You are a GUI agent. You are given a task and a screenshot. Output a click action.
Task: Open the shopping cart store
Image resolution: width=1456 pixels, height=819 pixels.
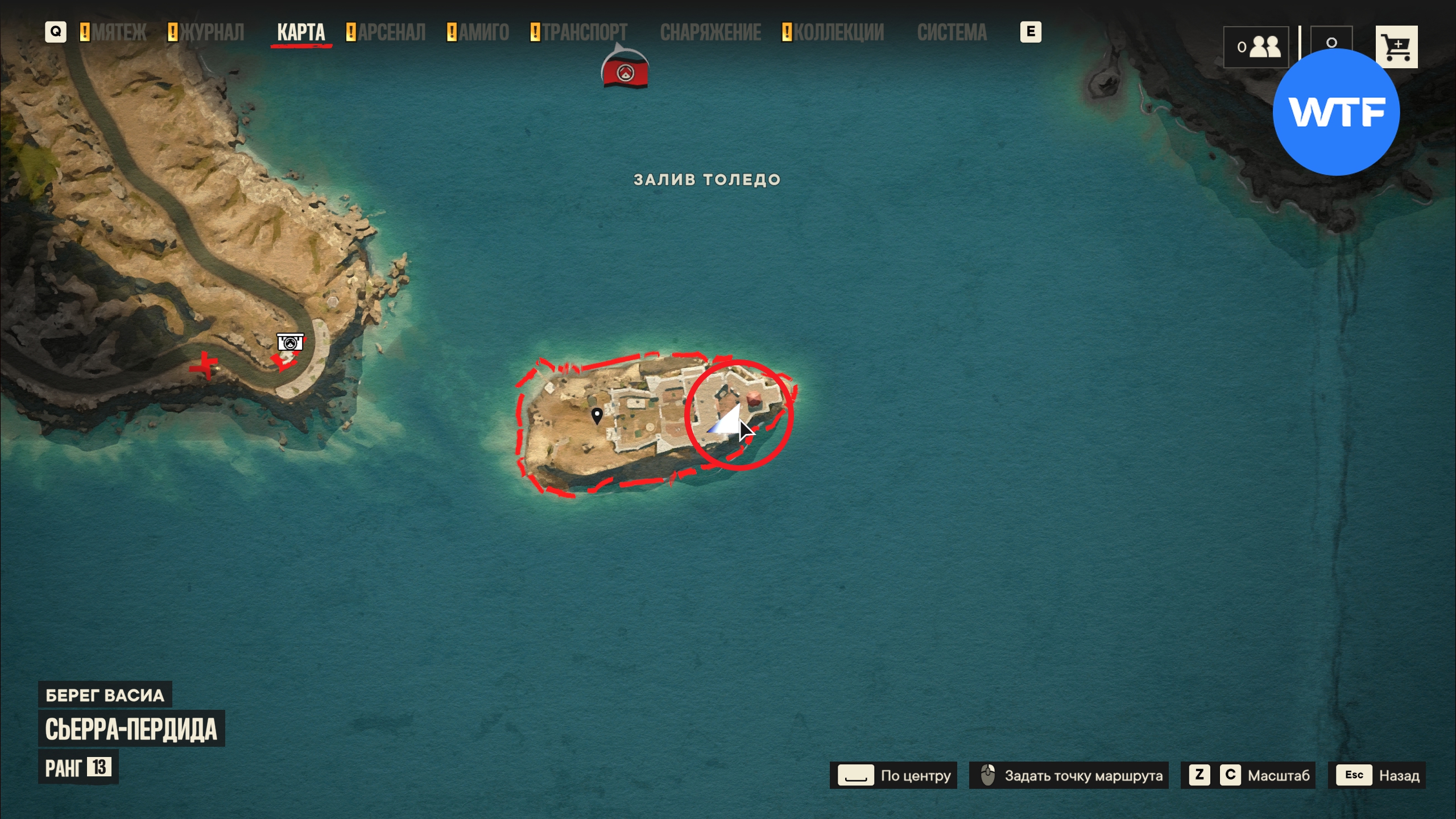click(x=1396, y=47)
